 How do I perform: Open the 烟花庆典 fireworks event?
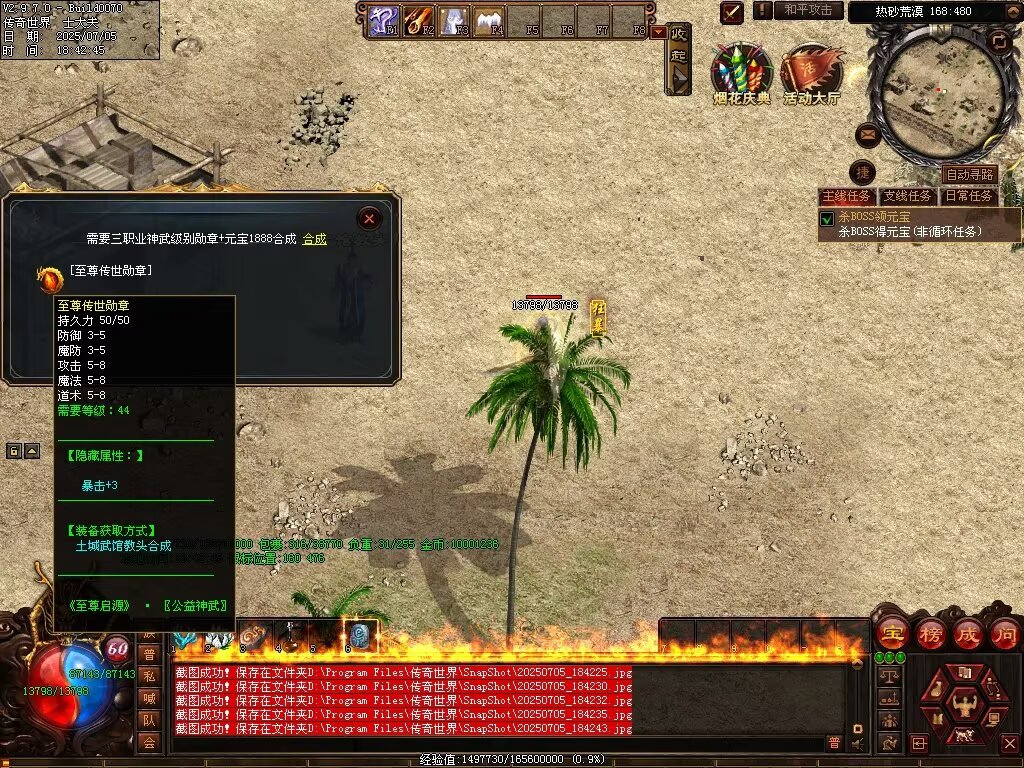pos(741,72)
